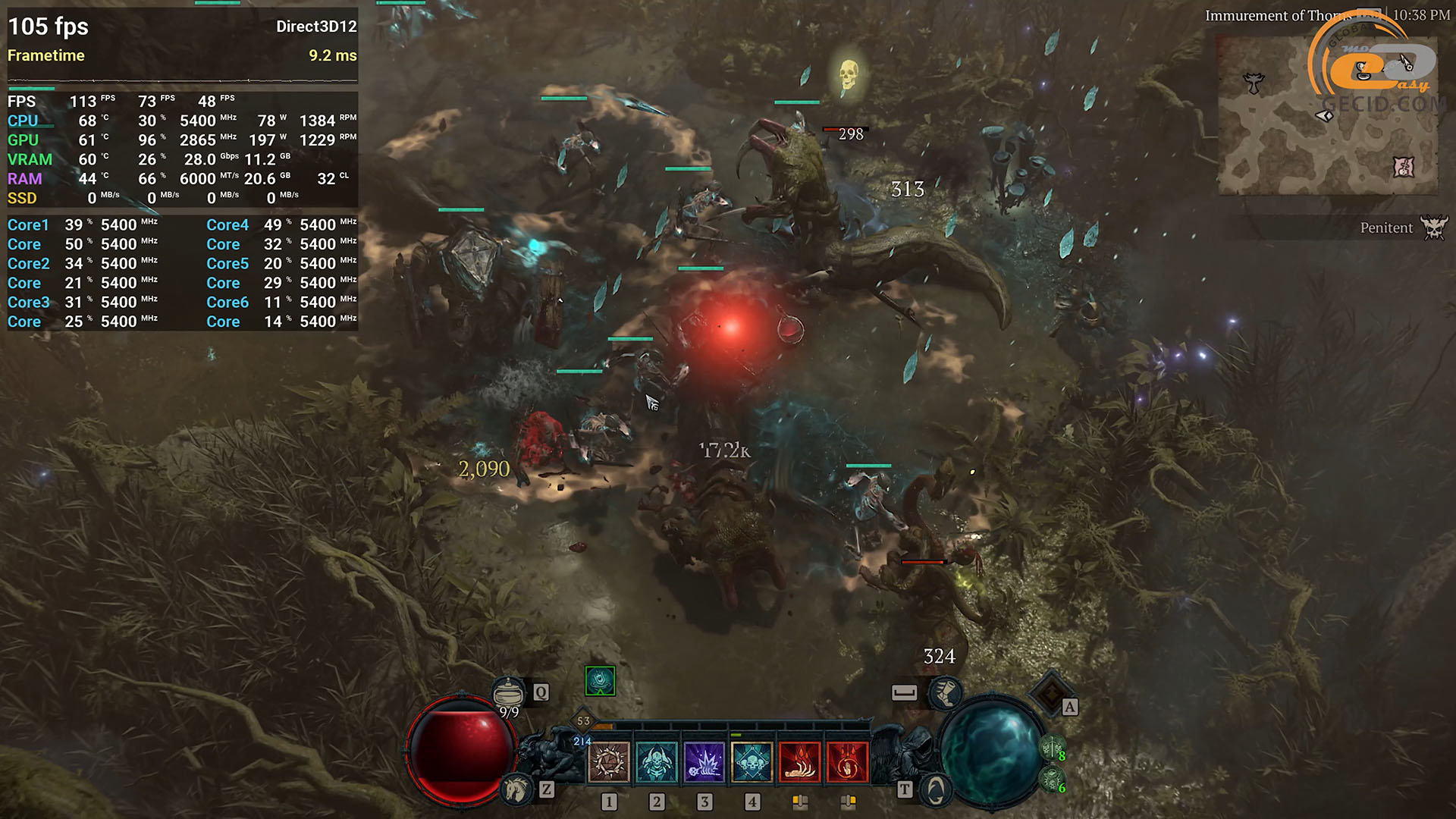The height and width of the screenshot is (819, 1456).
Task: Open the dungeon minimap
Action: tap(1327, 114)
